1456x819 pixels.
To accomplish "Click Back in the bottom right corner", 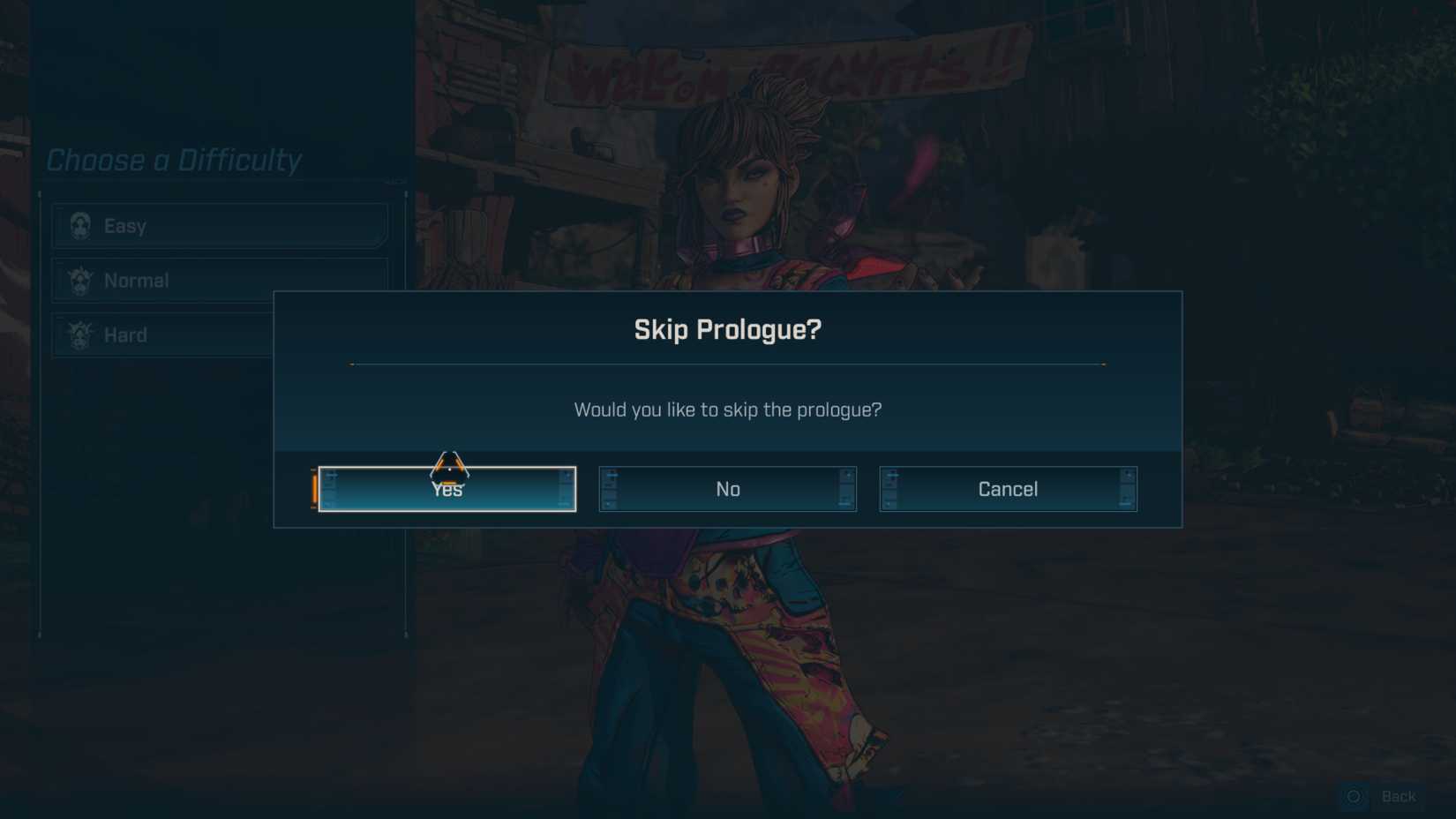I will coord(1399,797).
